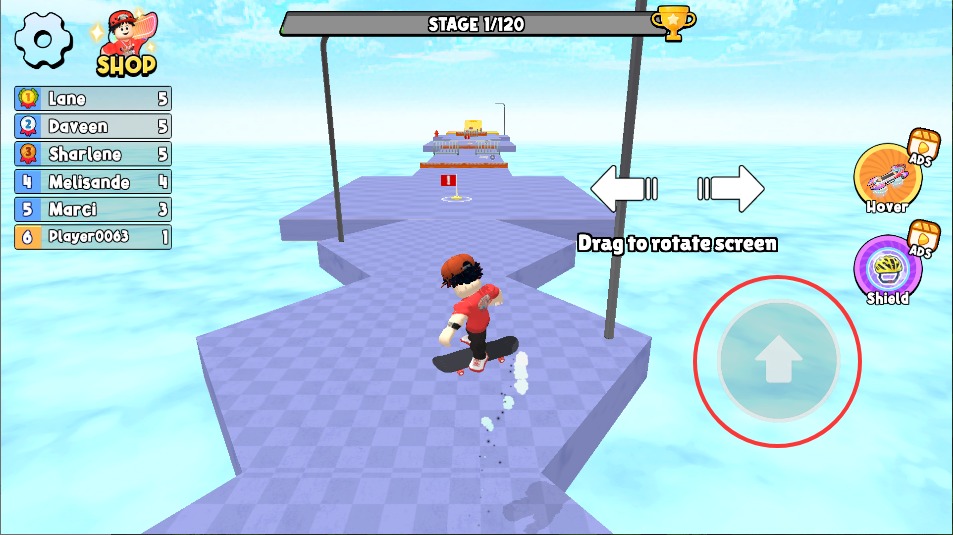Click the gold trophy icon

672,22
